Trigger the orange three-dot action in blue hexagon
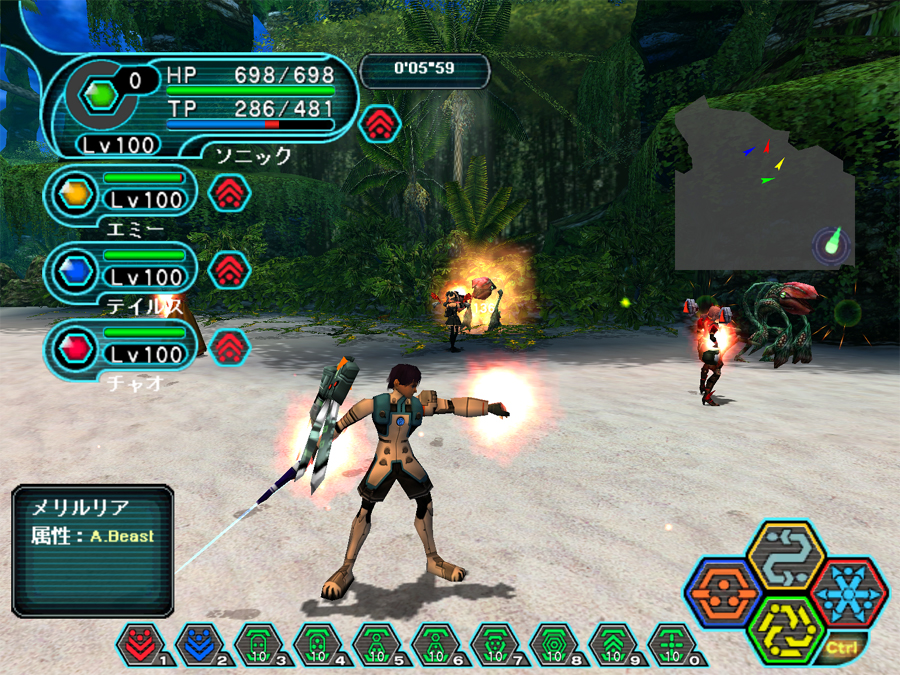Viewport: 900px width, 675px height. tap(722, 594)
